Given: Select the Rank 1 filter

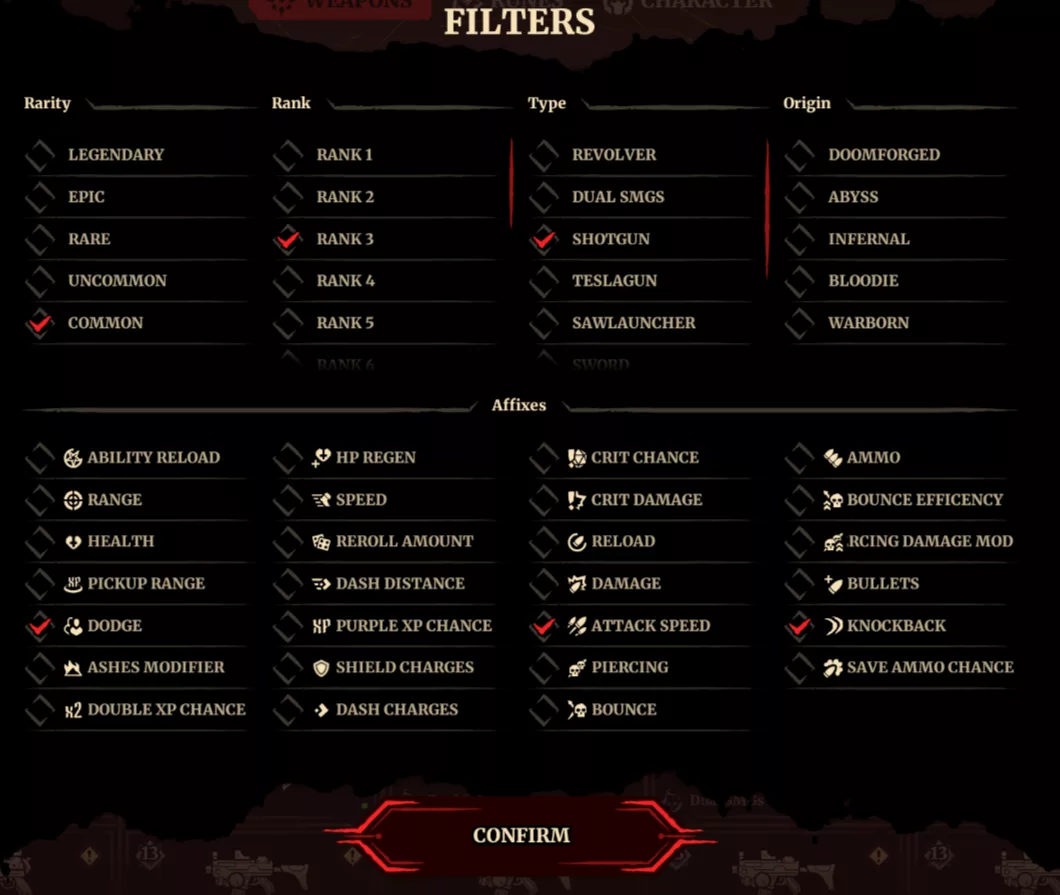Looking at the screenshot, I should point(288,155).
